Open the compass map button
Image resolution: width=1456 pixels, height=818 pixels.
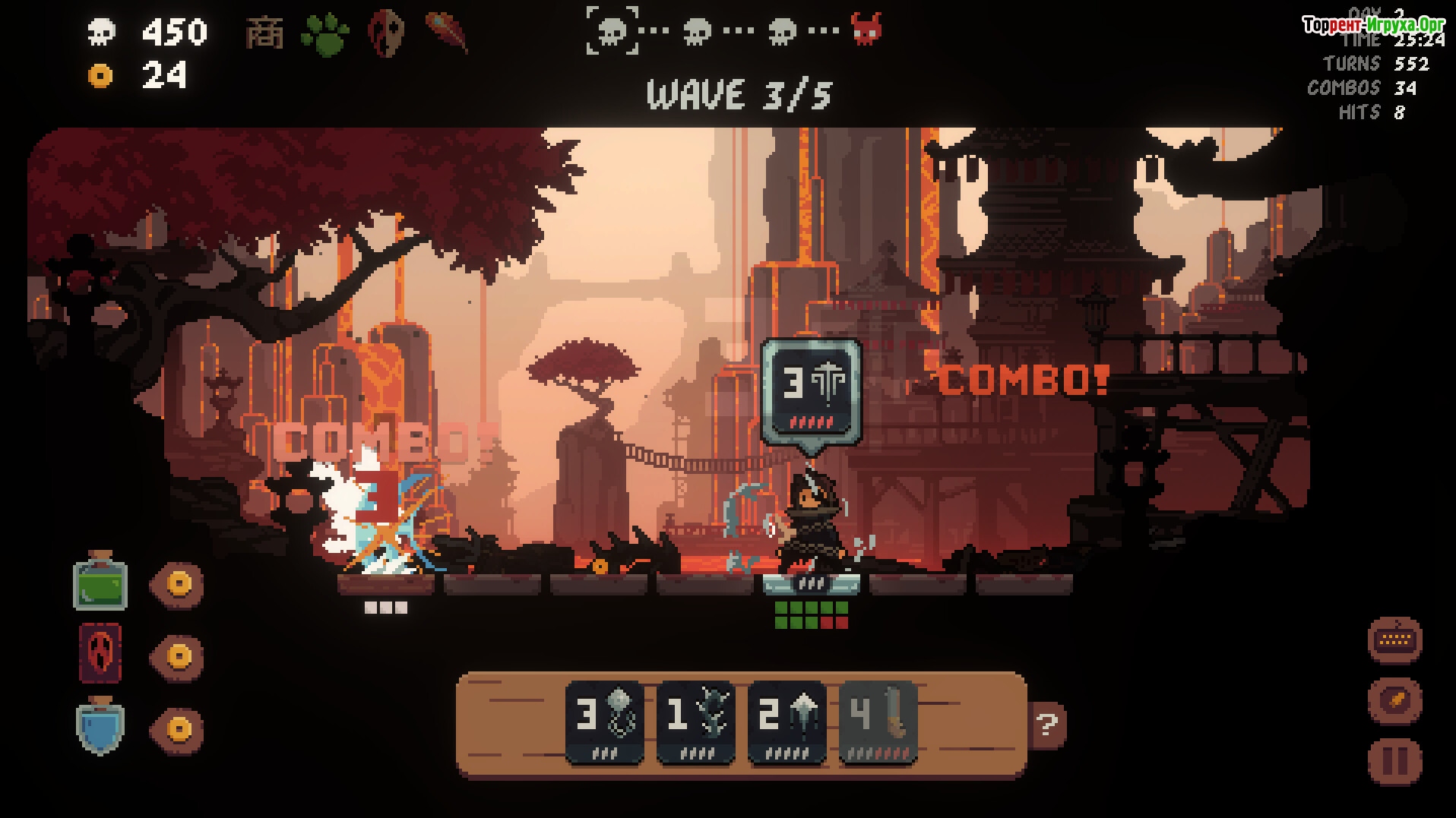[x=1394, y=700]
